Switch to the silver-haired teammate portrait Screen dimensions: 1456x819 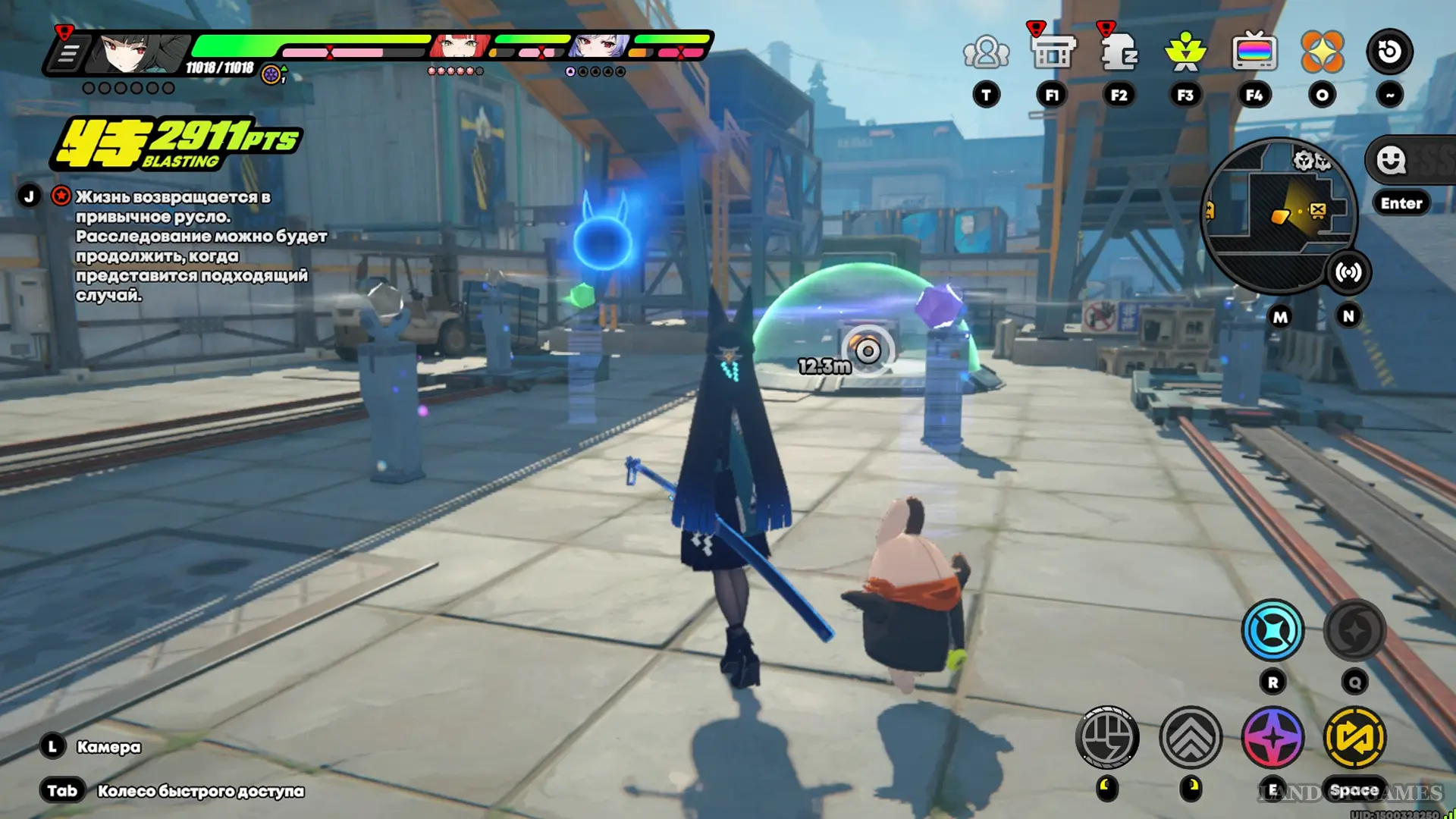tap(599, 47)
